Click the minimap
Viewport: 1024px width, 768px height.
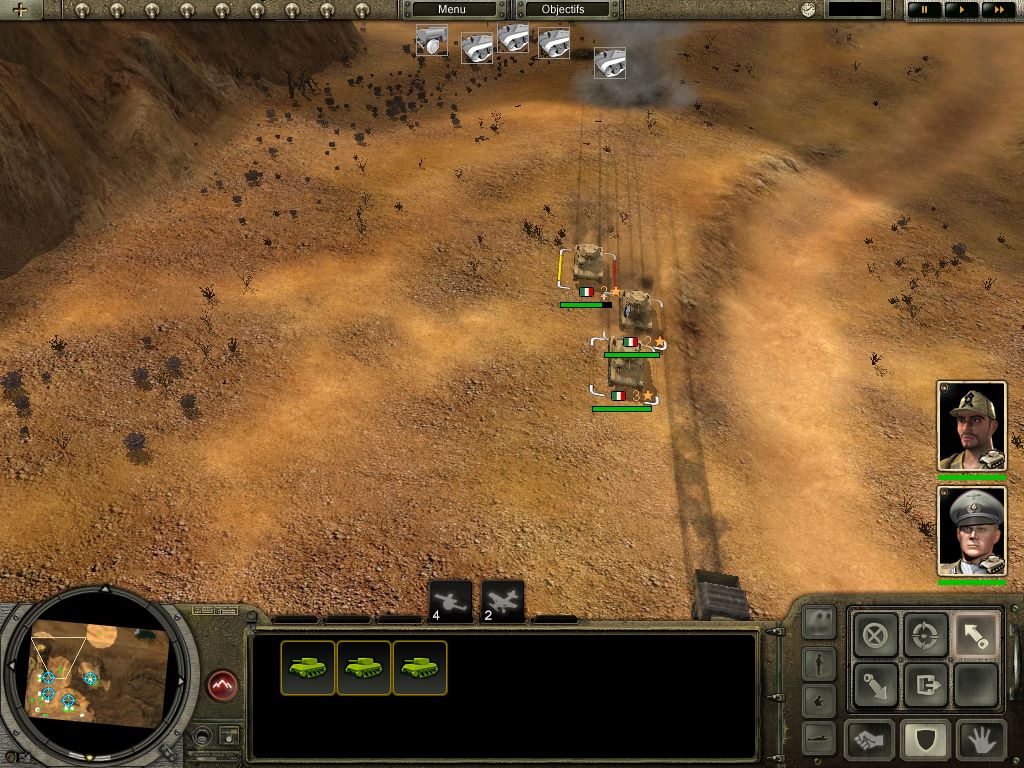[98, 674]
